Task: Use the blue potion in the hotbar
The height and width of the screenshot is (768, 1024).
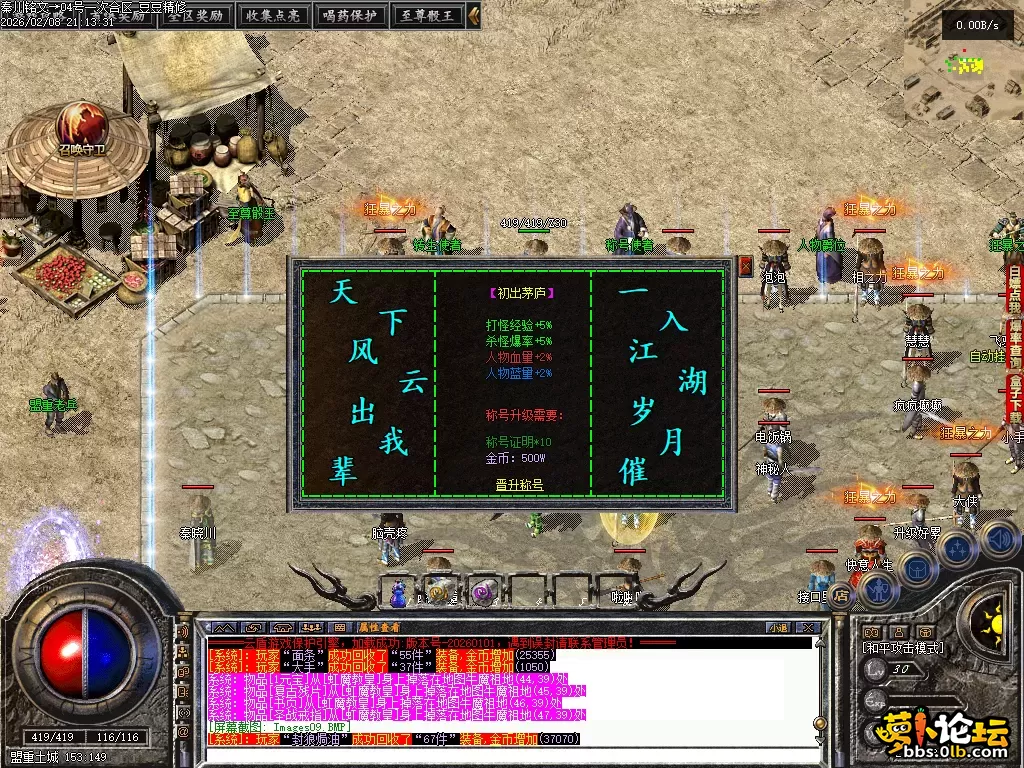Action: tap(400, 592)
